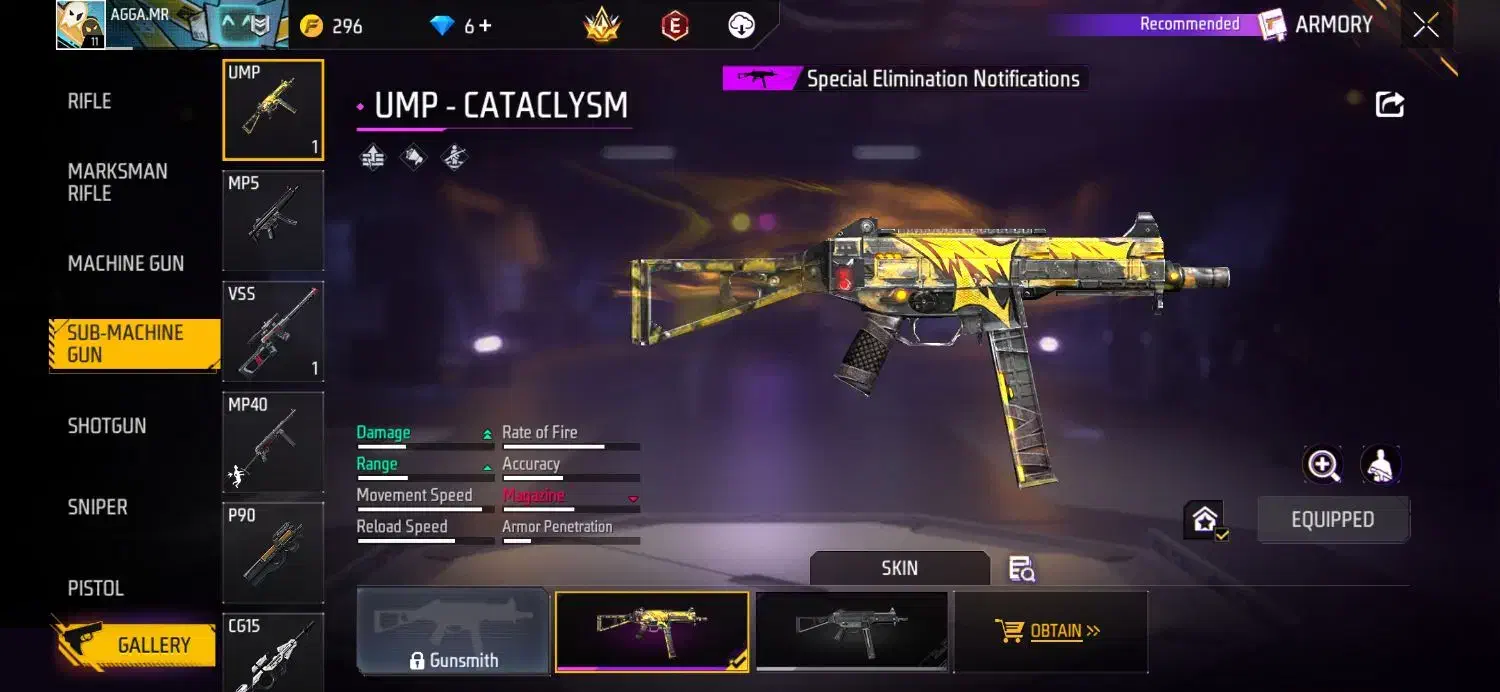Select the Machine Gun category
Image resolution: width=1500 pixels, height=692 pixels.
click(126, 263)
